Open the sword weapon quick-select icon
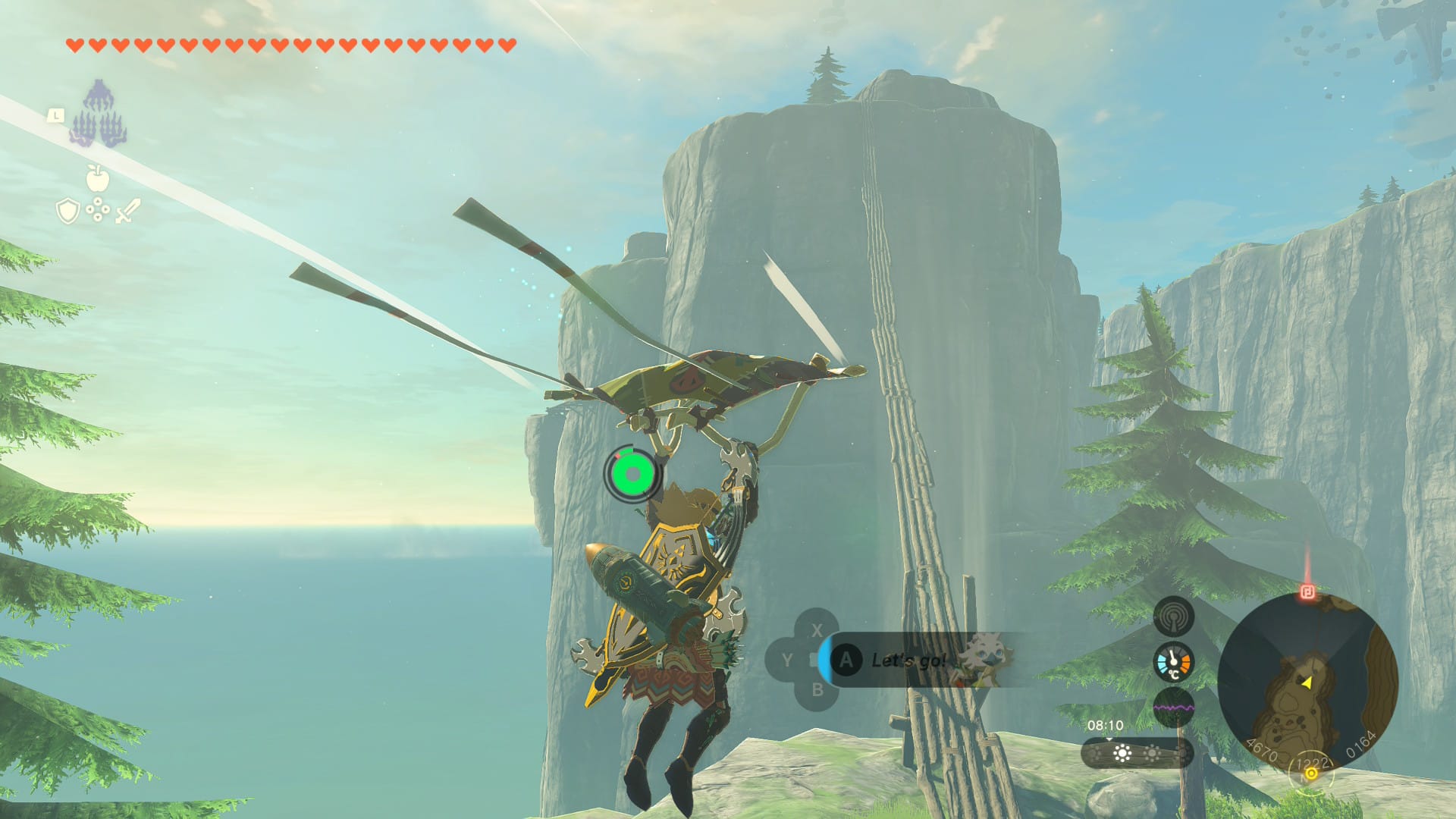Viewport: 1456px width, 819px height. tap(127, 211)
